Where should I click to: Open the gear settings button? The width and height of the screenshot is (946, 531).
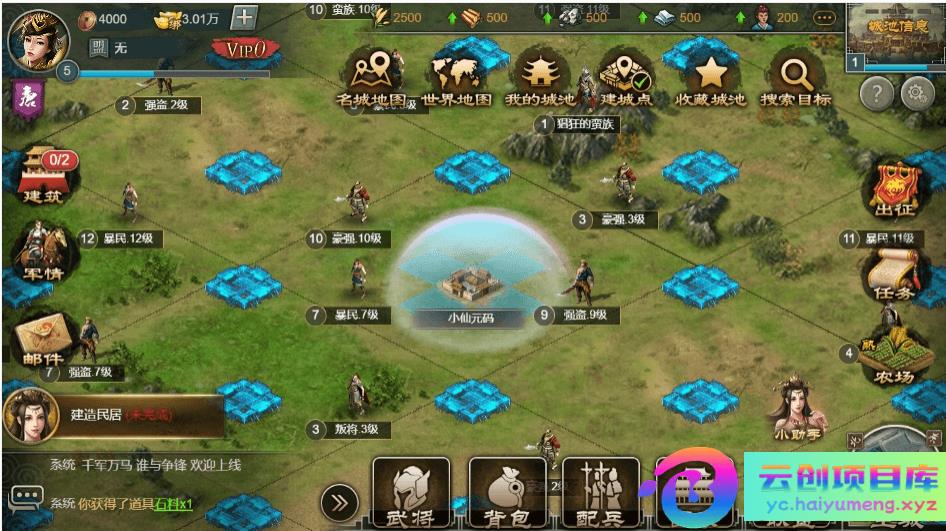click(x=917, y=94)
